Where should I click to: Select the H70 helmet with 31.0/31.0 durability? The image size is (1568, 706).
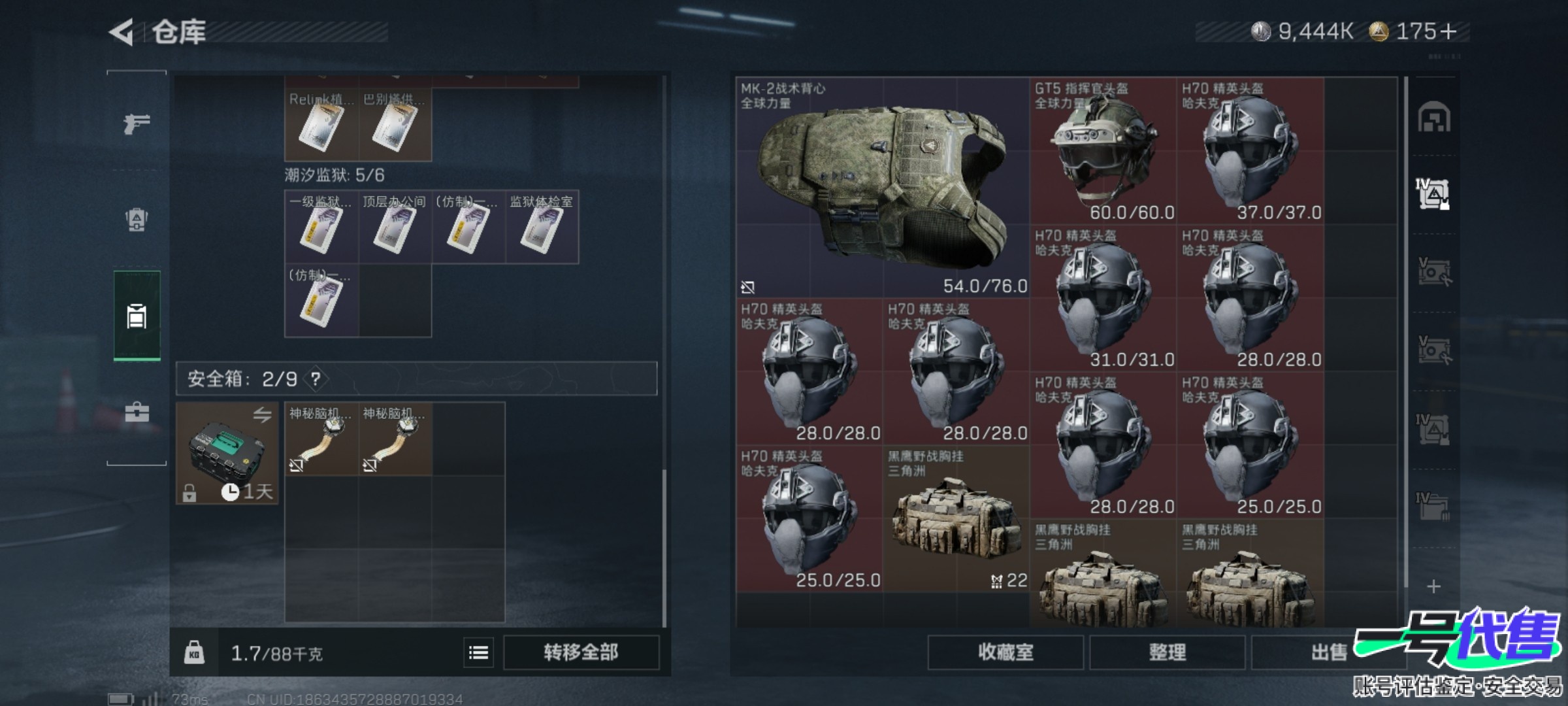tap(1103, 299)
